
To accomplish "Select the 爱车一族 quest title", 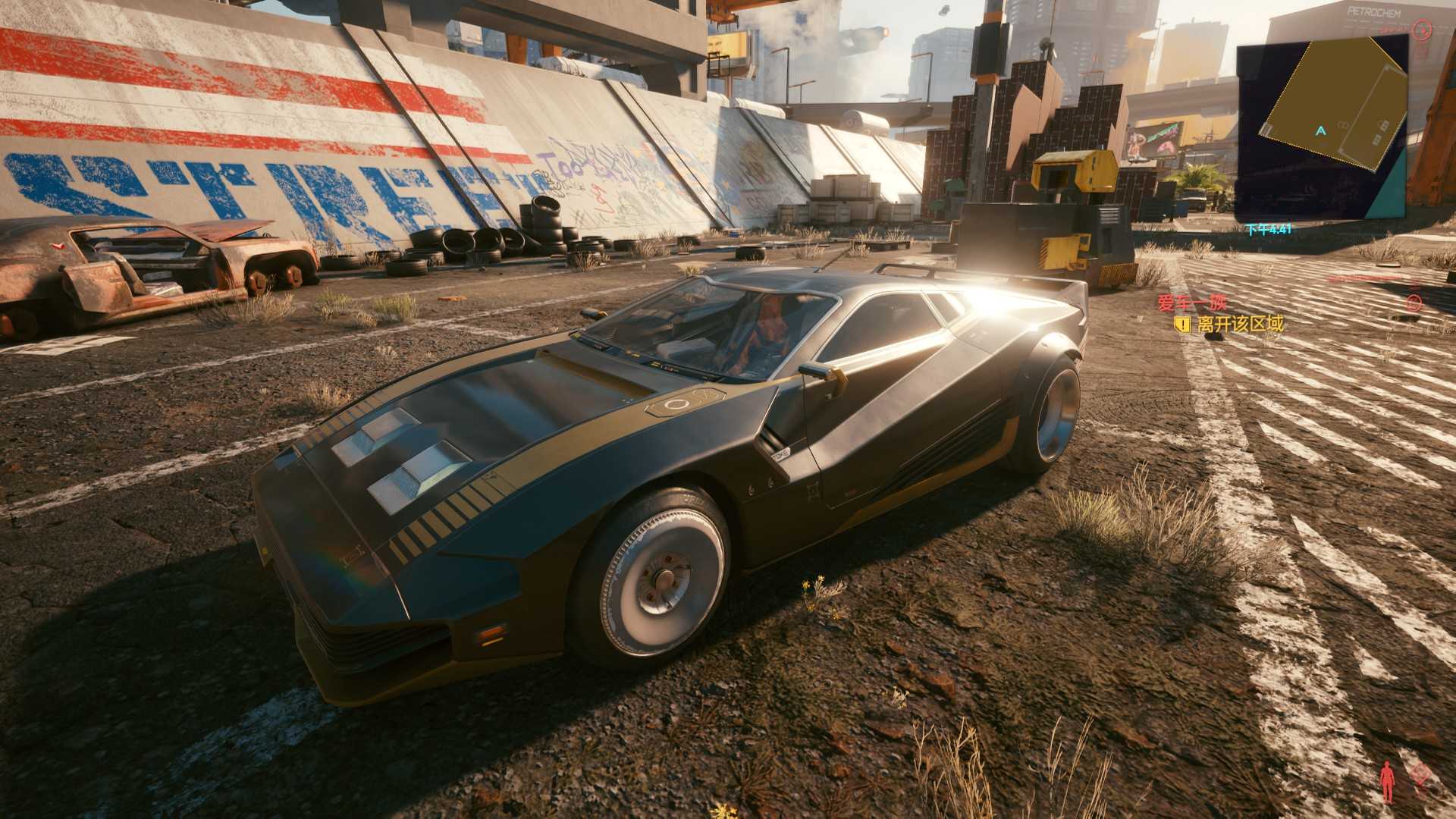I will point(1191,303).
